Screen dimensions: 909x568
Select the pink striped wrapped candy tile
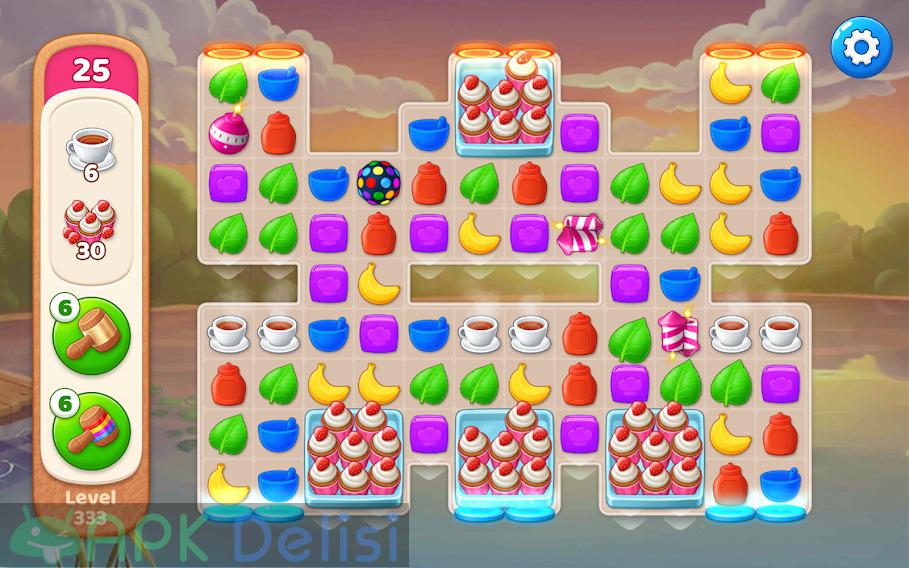579,232
